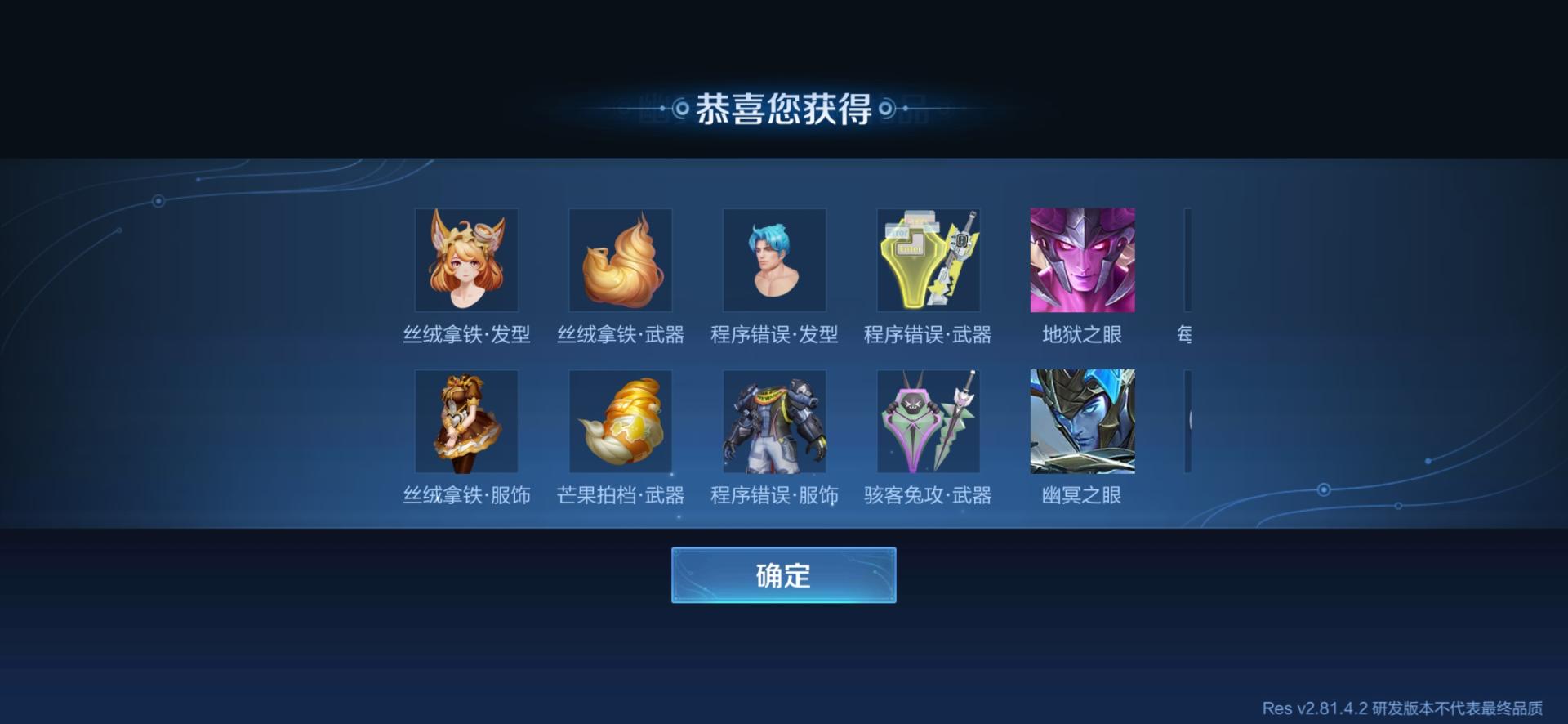Click the 地狱之眼 label under the purple portrait
This screenshot has width=1568, height=724.
1081,334
